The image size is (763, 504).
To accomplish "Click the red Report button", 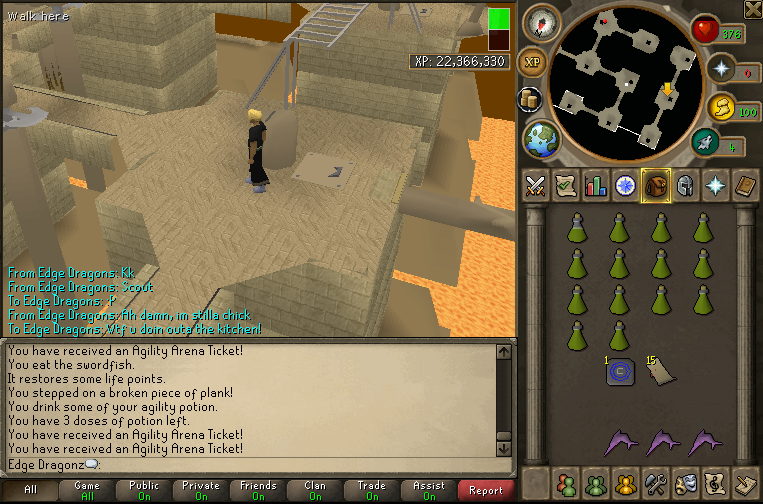I will (486, 490).
